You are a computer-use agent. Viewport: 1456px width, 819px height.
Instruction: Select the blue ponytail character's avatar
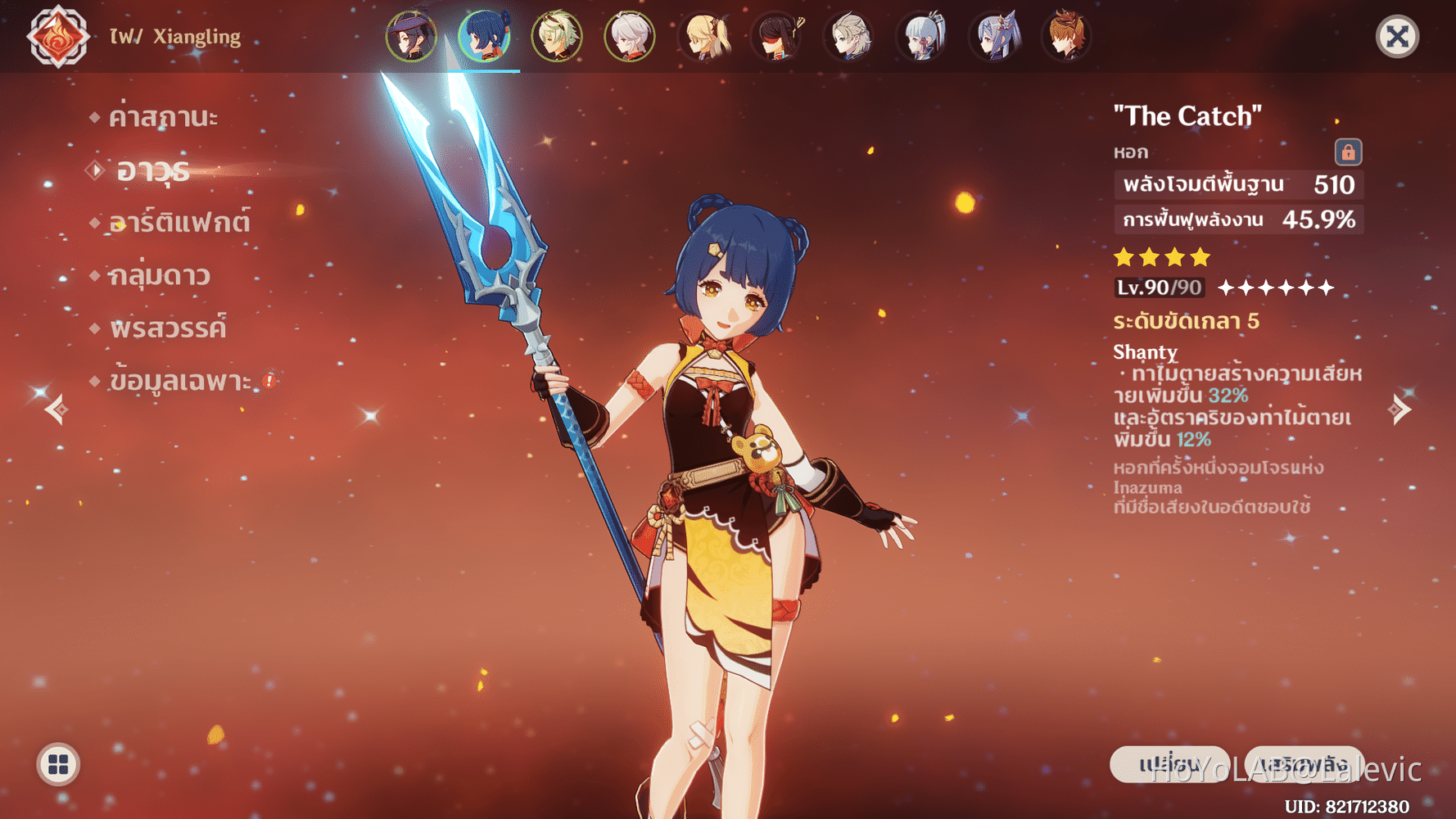(996, 37)
